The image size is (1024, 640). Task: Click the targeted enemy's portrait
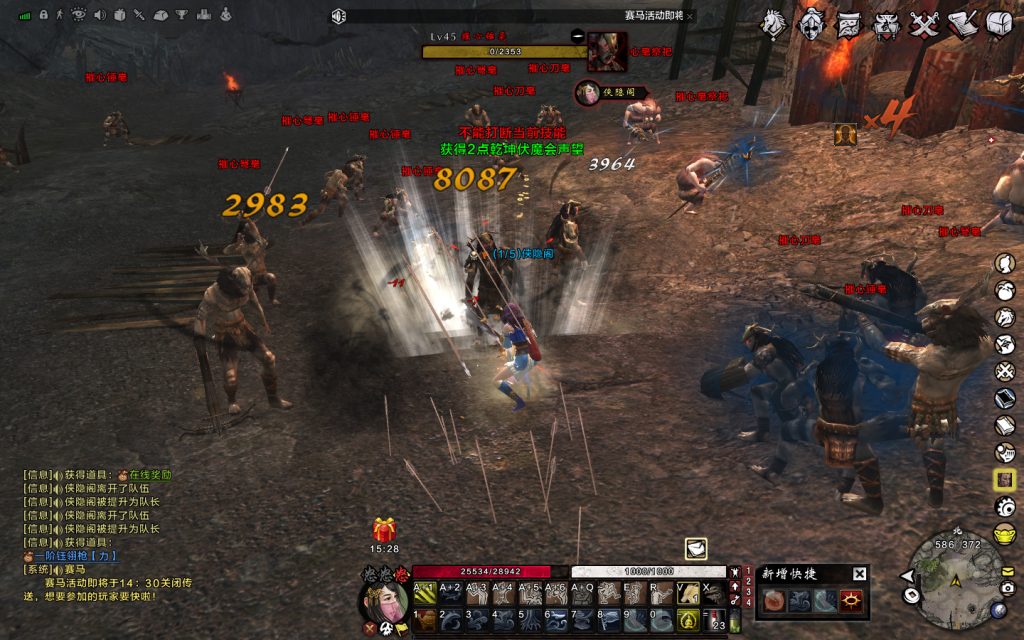pyautogui.click(x=606, y=51)
